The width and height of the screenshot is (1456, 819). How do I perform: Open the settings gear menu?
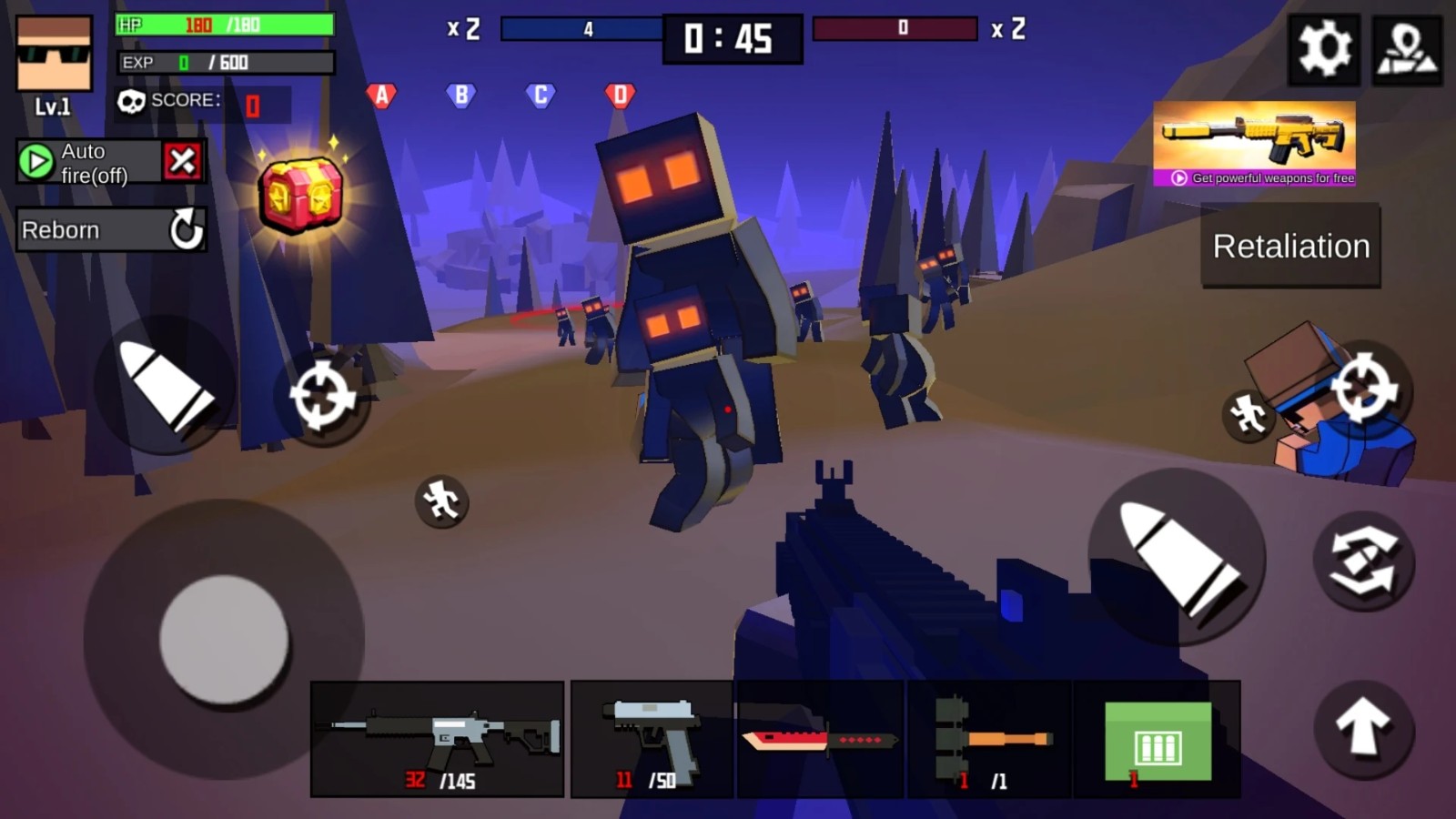1325,52
